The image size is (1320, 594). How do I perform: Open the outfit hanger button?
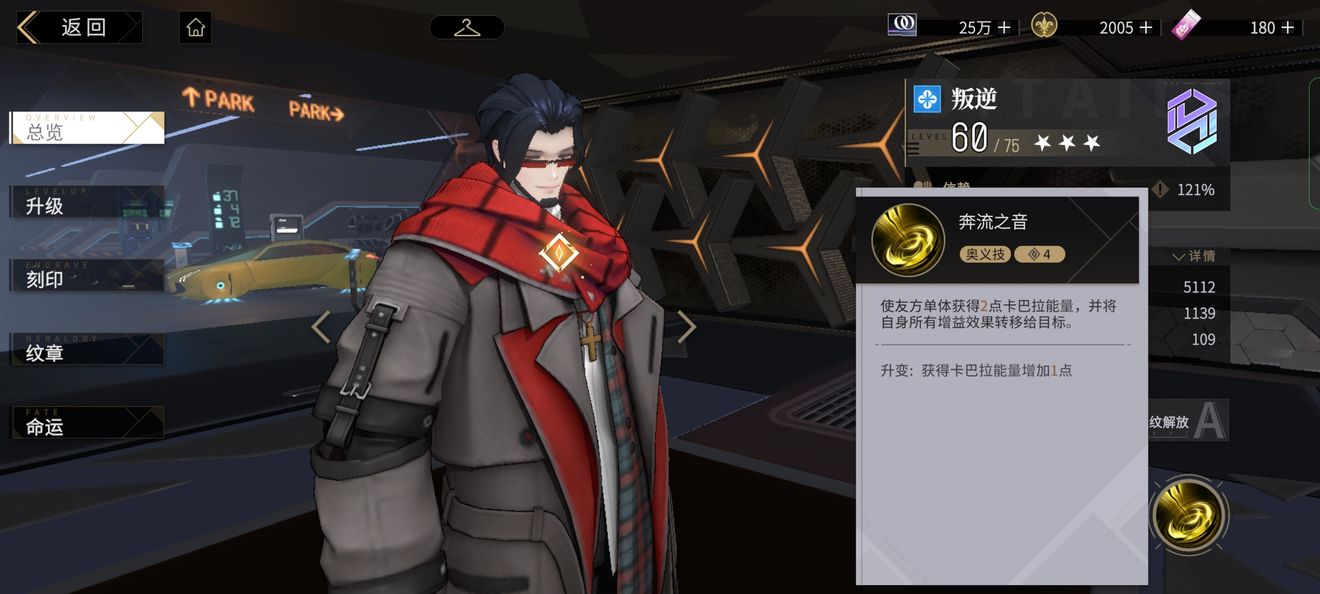click(466, 28)
